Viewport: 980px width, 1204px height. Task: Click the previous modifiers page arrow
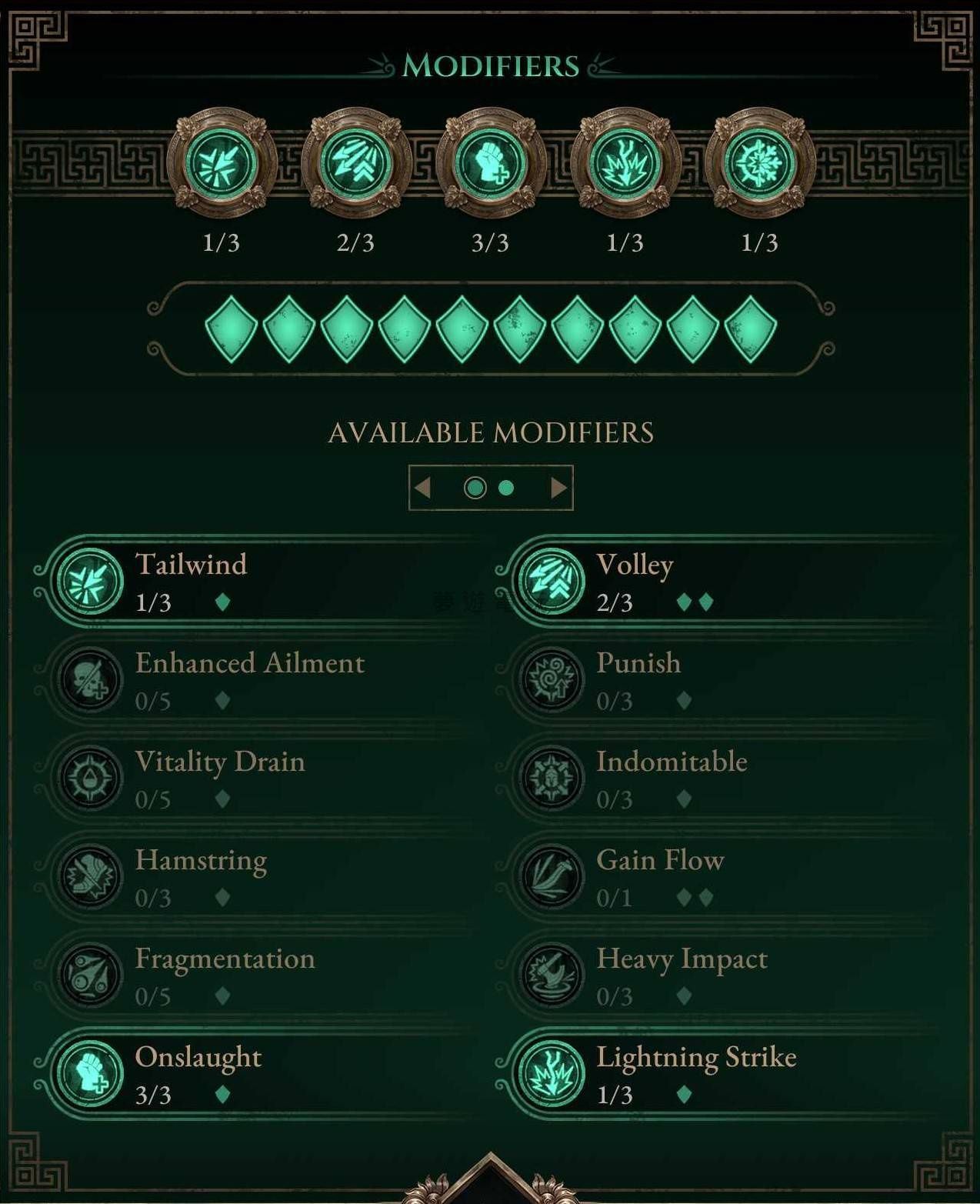pyautogui.click(x=422, y=488)
